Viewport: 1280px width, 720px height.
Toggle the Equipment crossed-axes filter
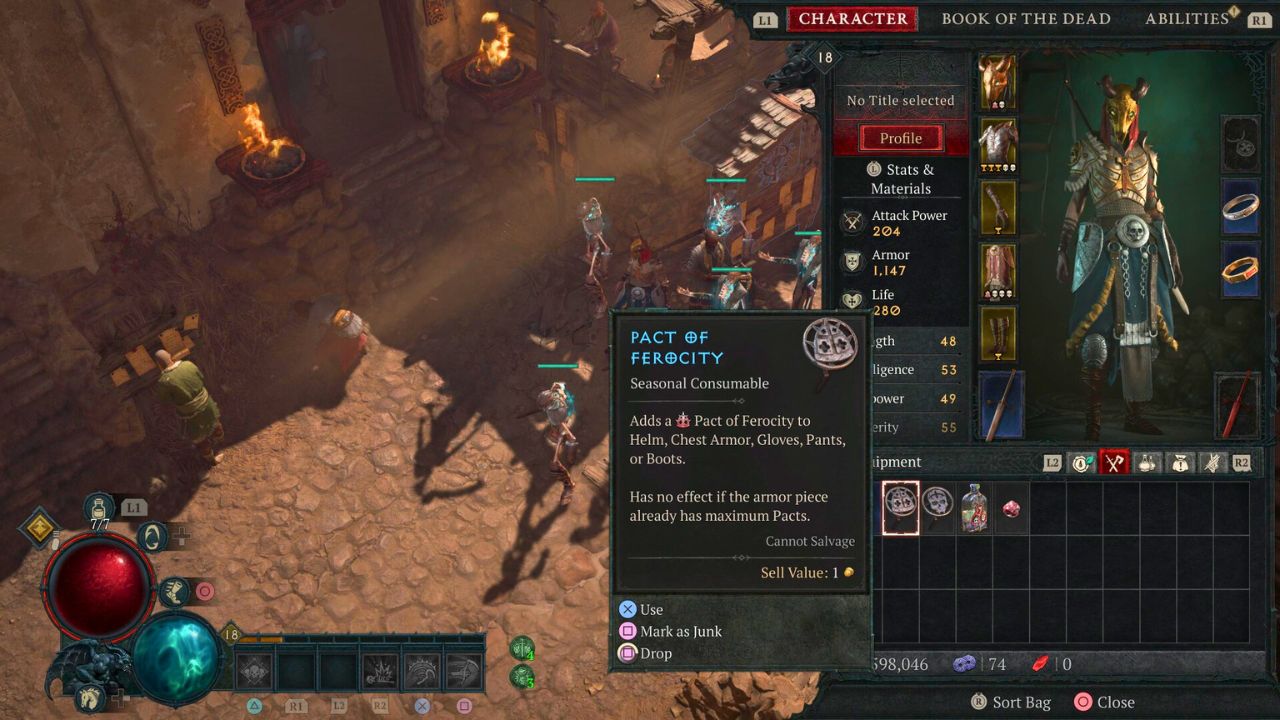(x=1114, y=461)
